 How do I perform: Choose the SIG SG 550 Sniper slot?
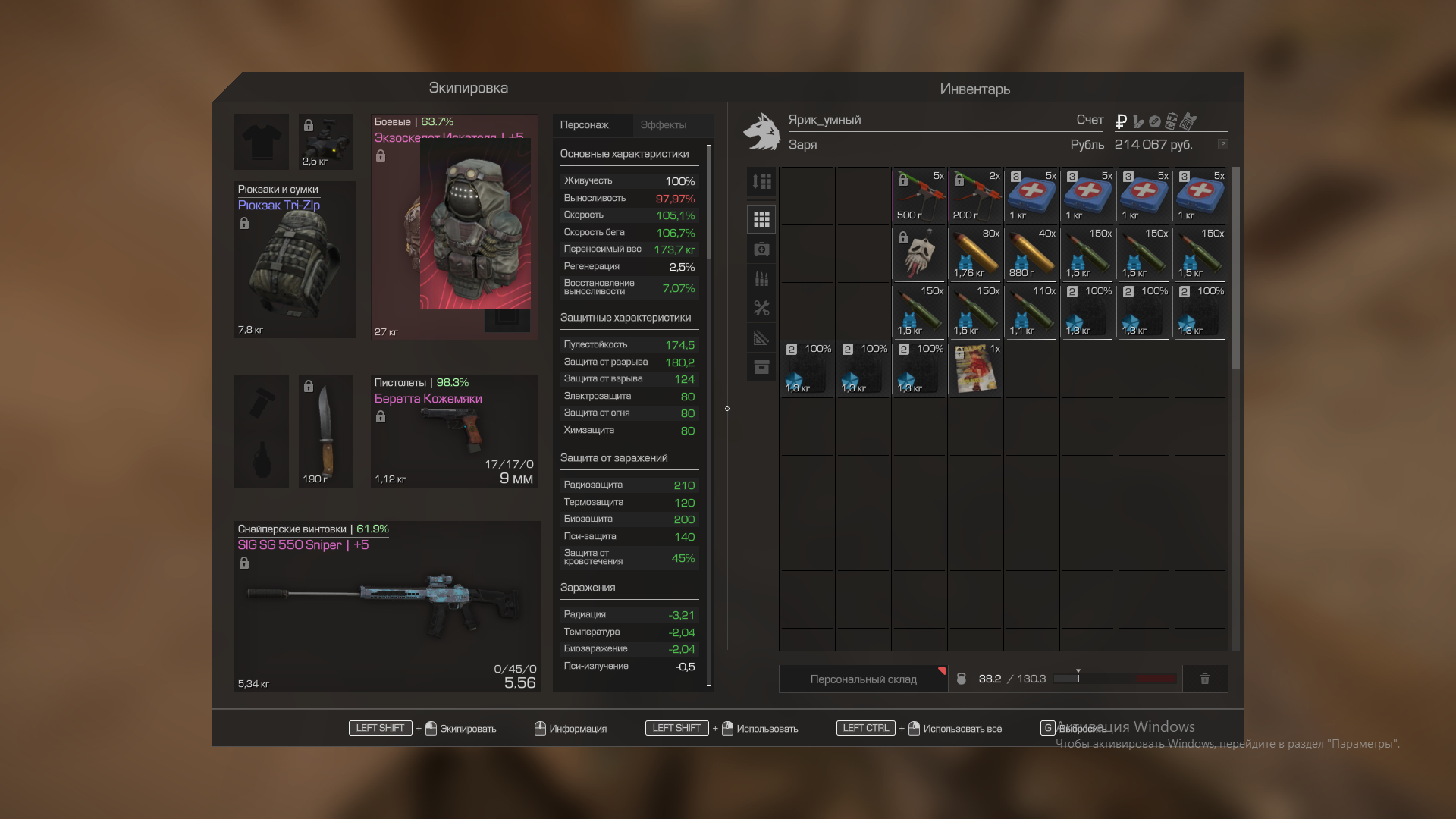coord(387,607)
